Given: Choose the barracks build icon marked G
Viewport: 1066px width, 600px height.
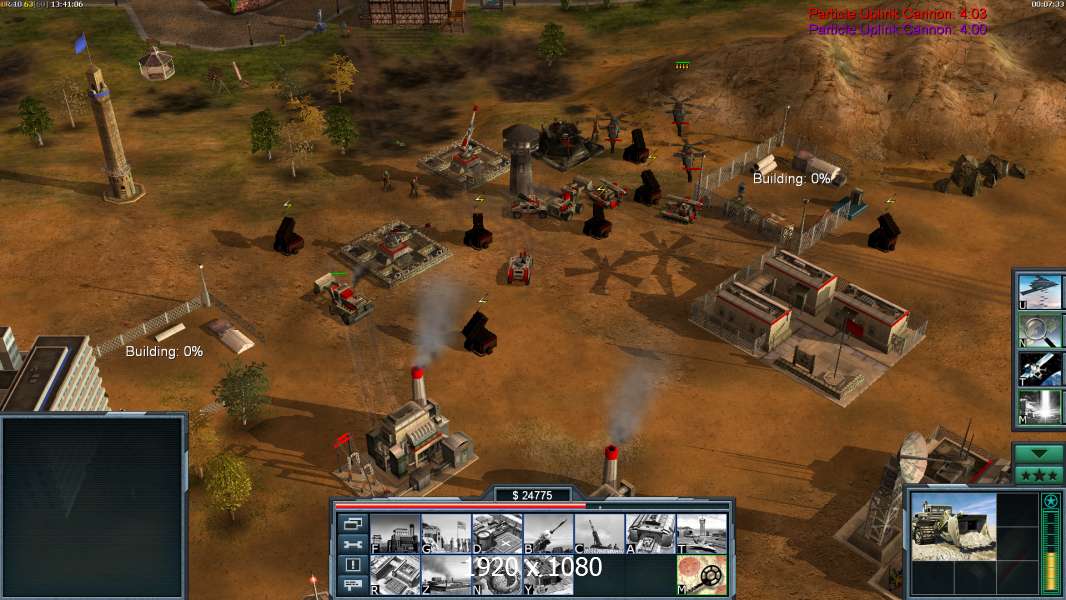Looking at the screenshot, I should pyautogui.click(x=446, y=533).
